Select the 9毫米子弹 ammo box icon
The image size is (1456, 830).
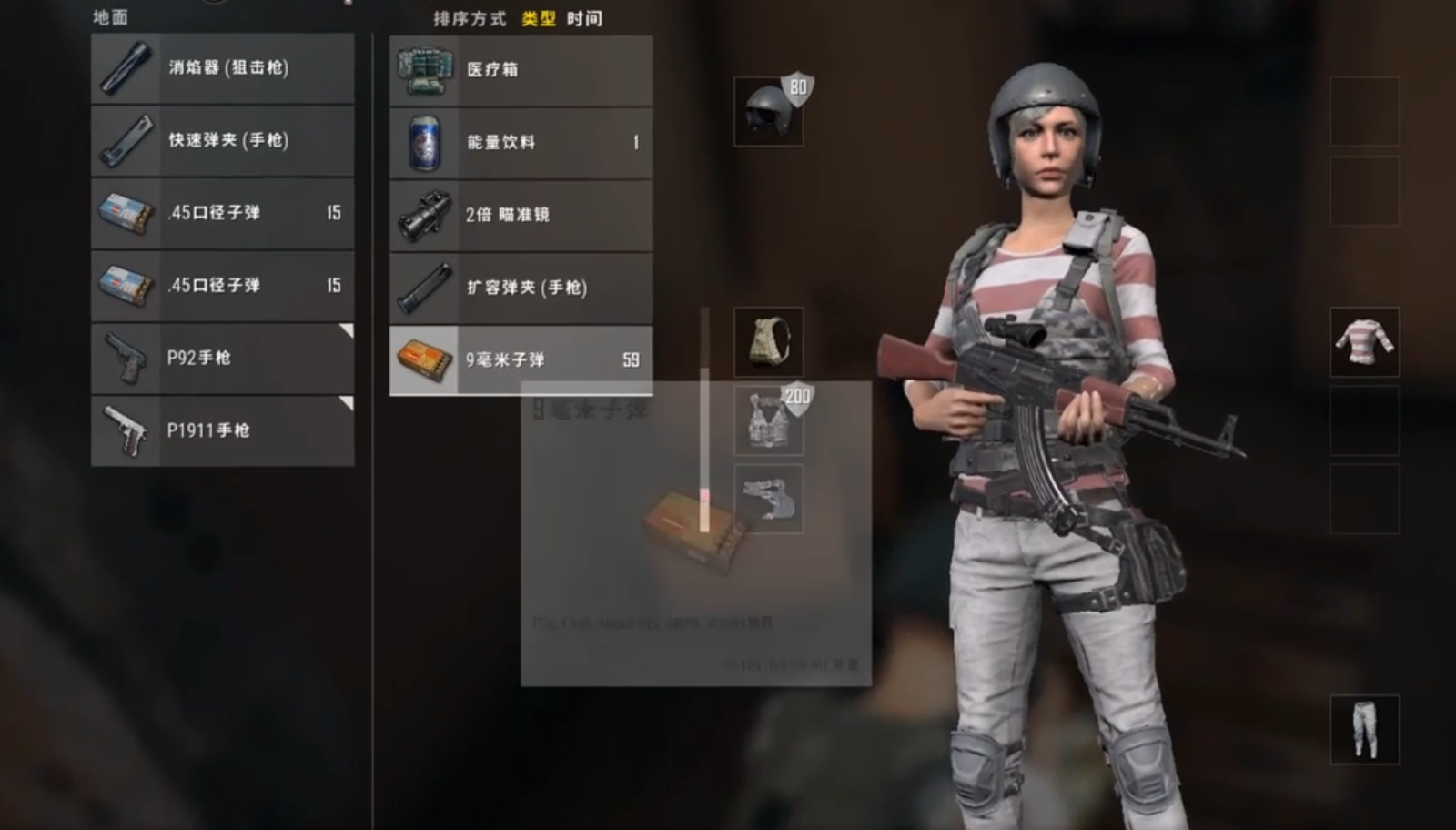423,360
